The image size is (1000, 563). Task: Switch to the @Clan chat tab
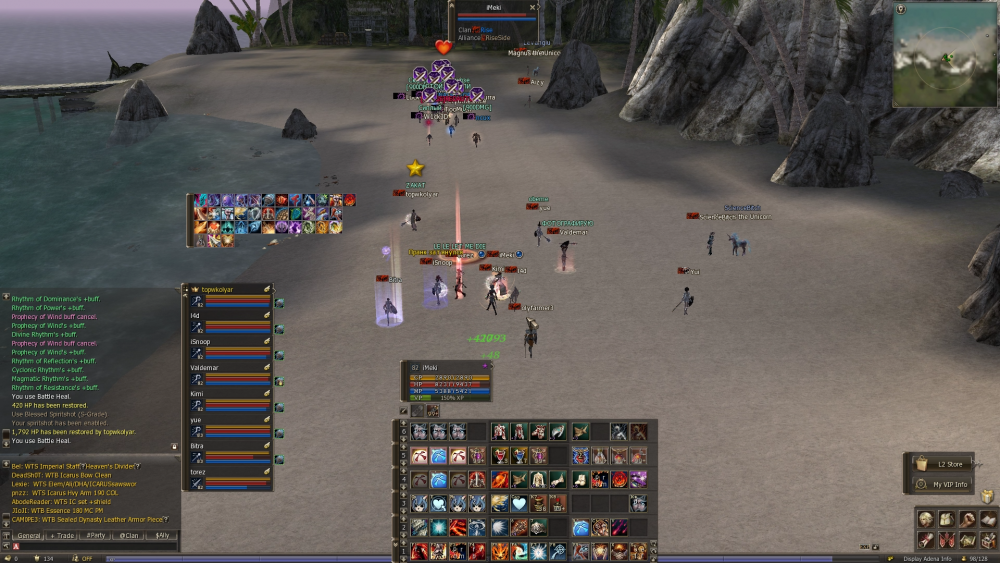click(129, 536)
